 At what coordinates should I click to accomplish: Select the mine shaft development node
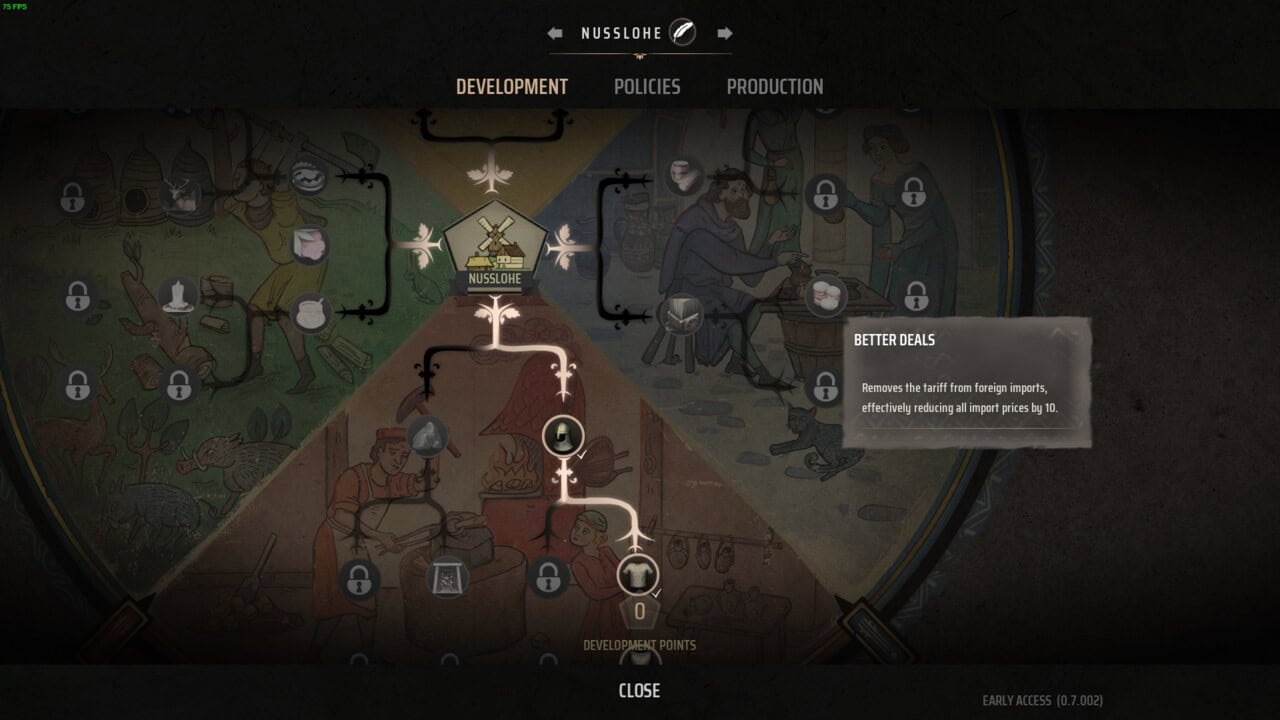click(x=447, y=577)
